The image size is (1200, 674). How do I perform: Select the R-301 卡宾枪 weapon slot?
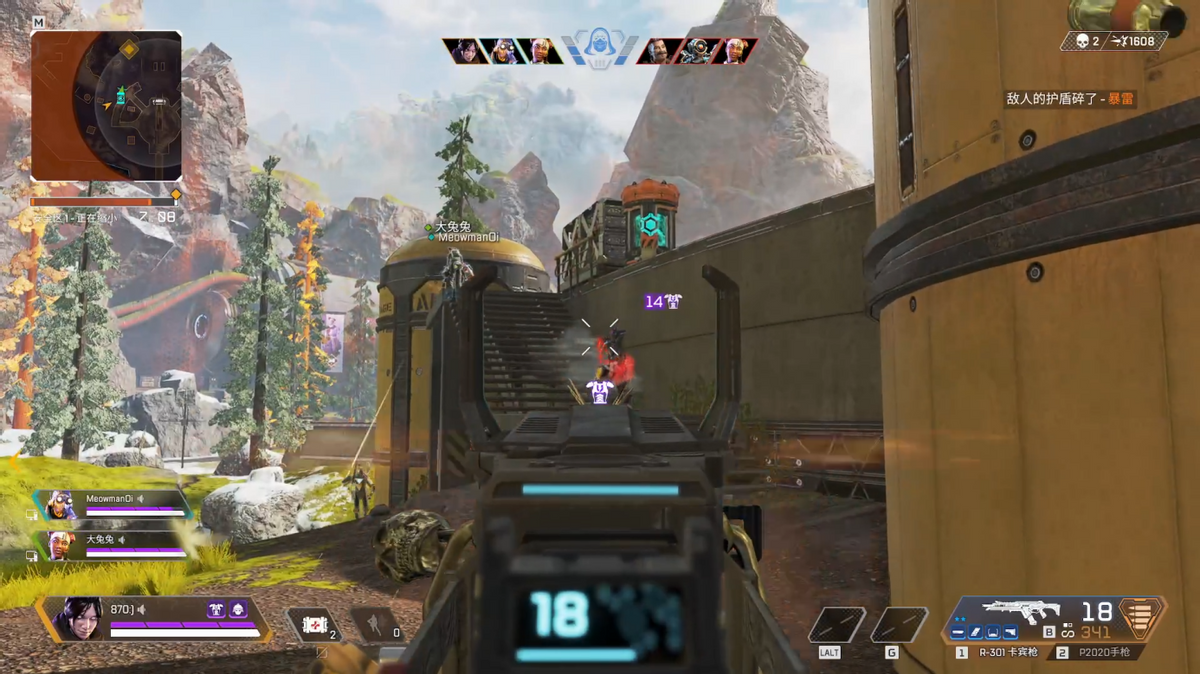point(1000,652)
